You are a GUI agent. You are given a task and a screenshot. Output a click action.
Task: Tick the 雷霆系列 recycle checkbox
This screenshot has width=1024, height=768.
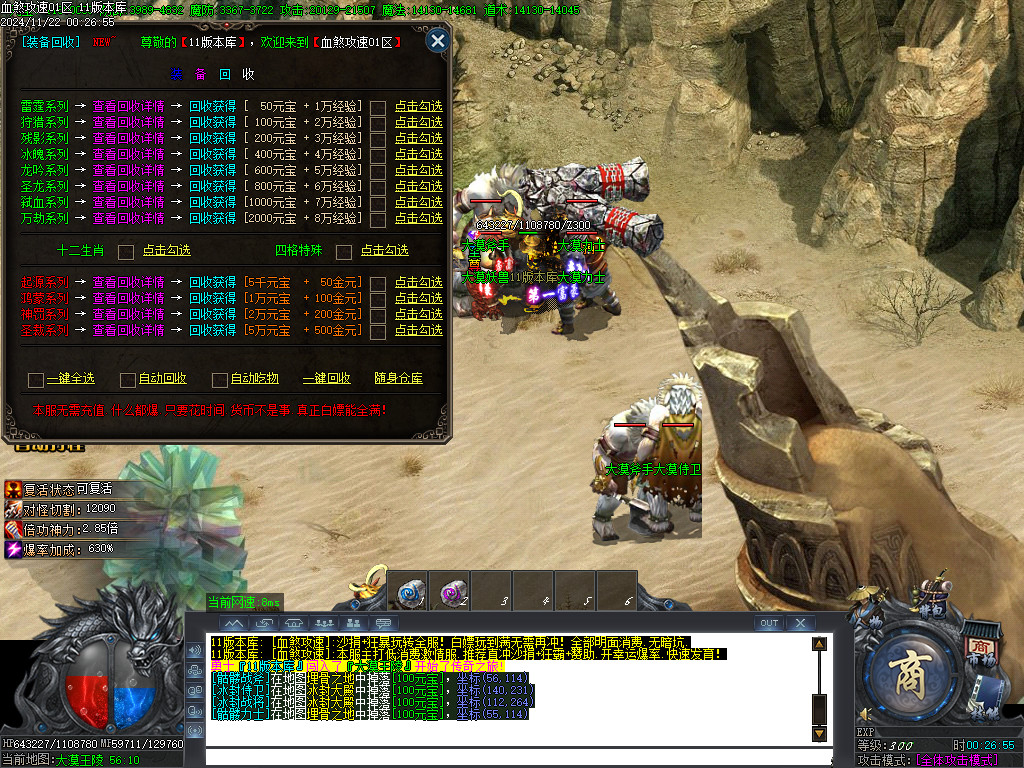(x=378, y=107)
